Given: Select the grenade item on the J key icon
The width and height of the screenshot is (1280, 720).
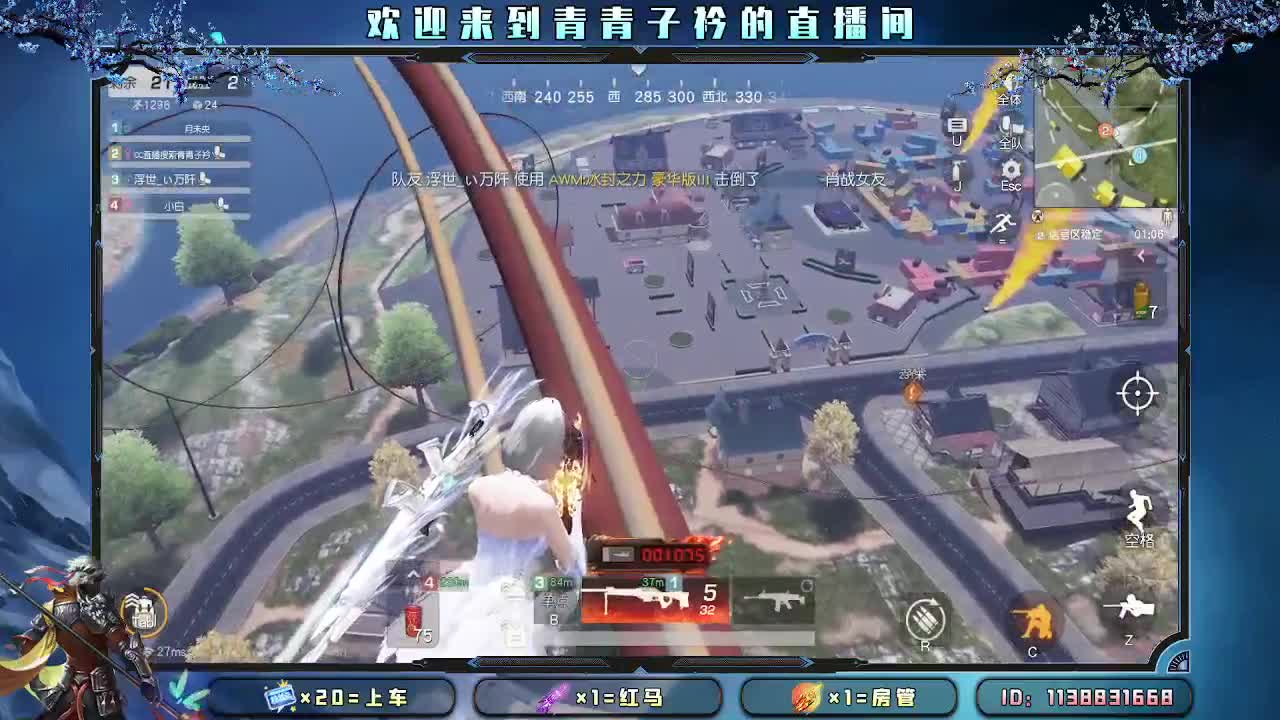Looking at the screenshot, I should click(x=958, y=168).
